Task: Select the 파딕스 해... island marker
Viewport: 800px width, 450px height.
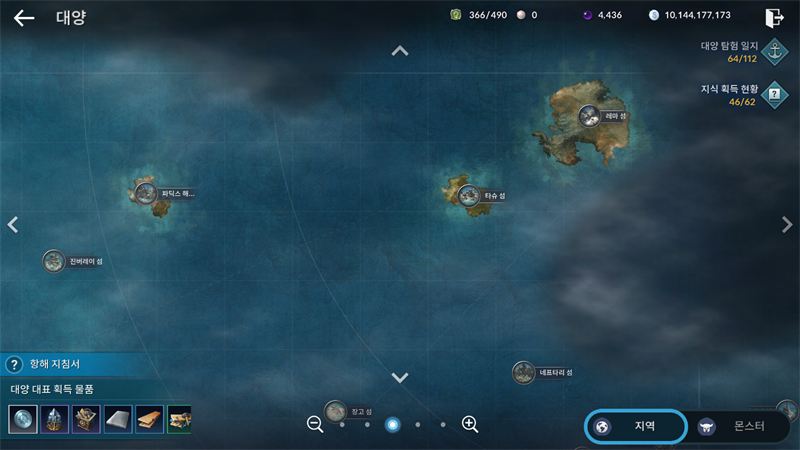Action: click(146, 193)
